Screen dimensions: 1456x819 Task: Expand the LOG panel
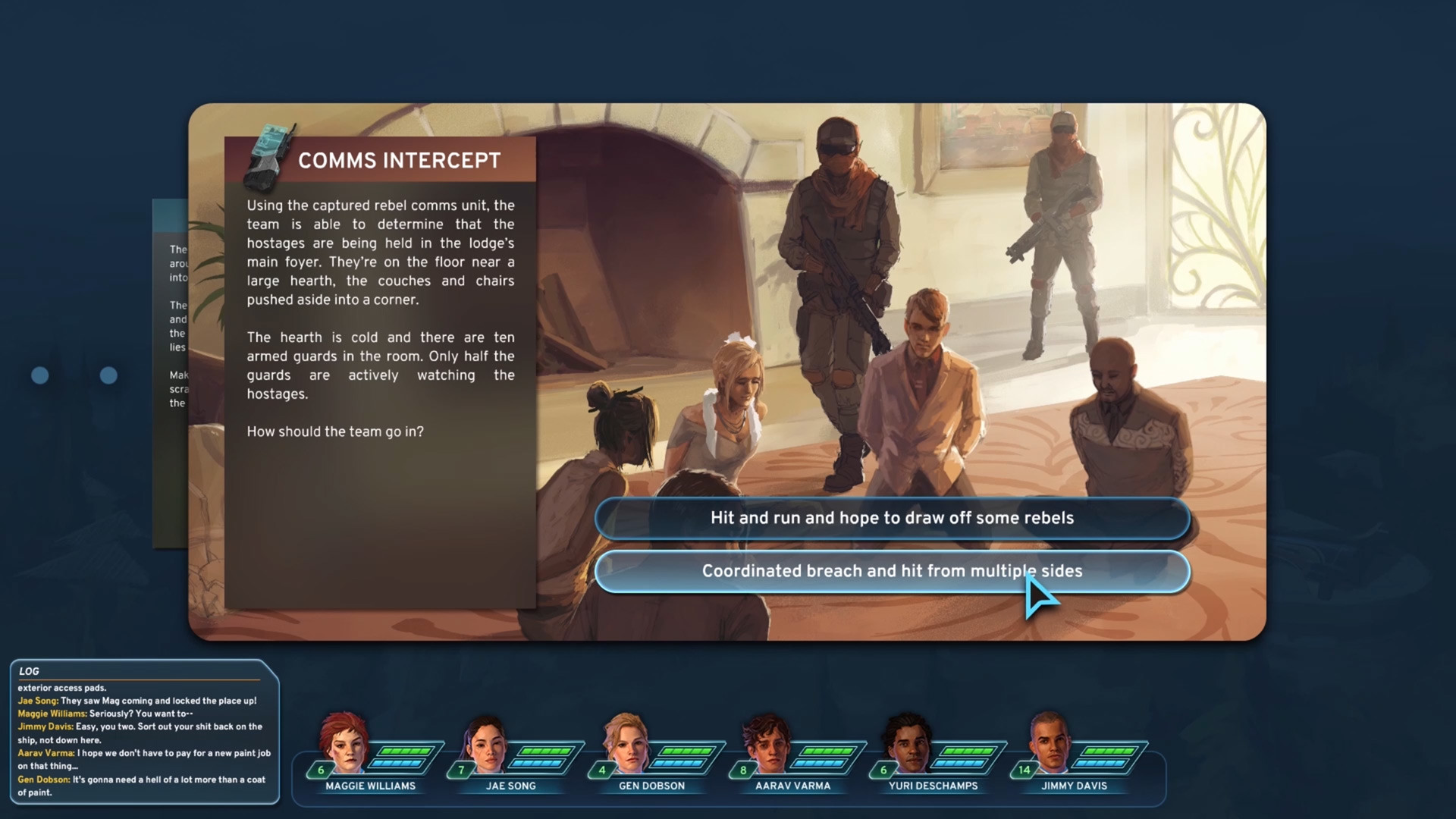pos(30,672)
